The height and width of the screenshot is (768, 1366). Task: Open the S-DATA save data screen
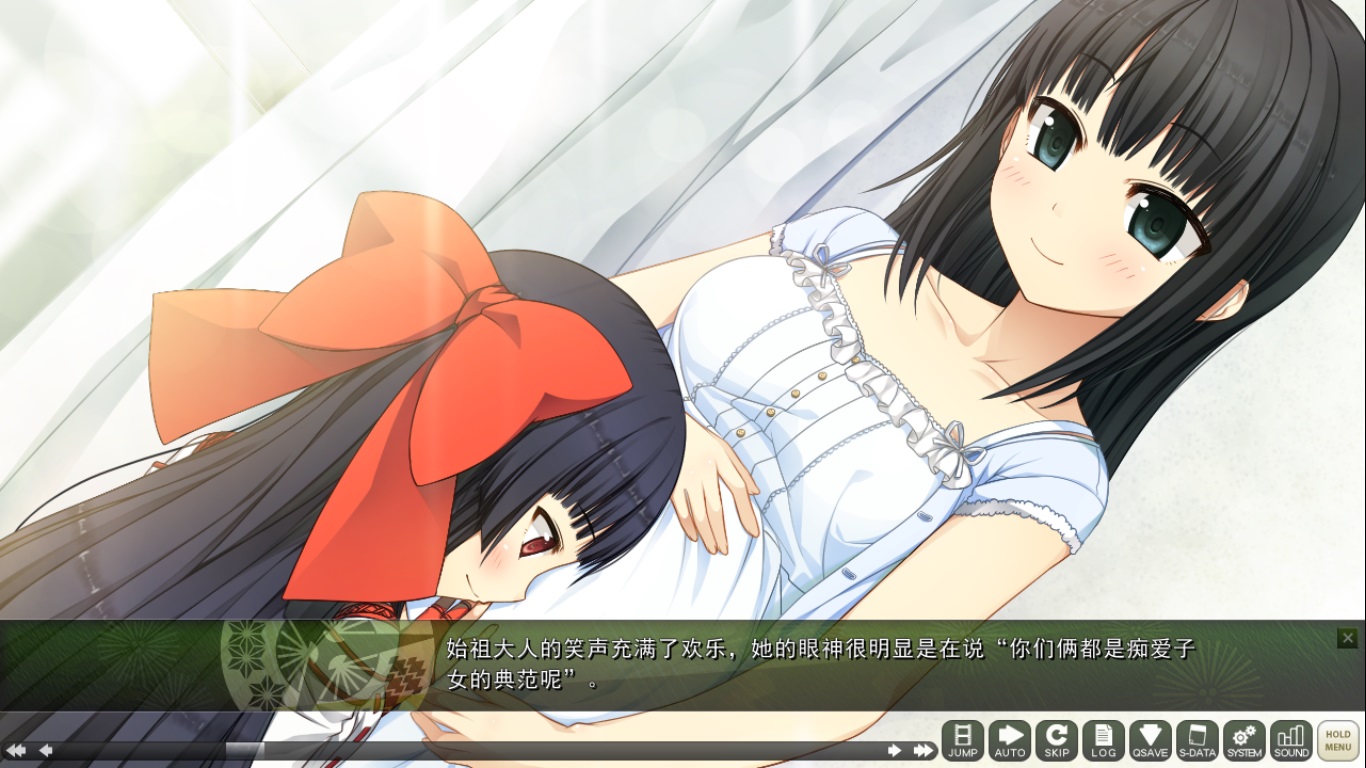[x=1197, y=741]
